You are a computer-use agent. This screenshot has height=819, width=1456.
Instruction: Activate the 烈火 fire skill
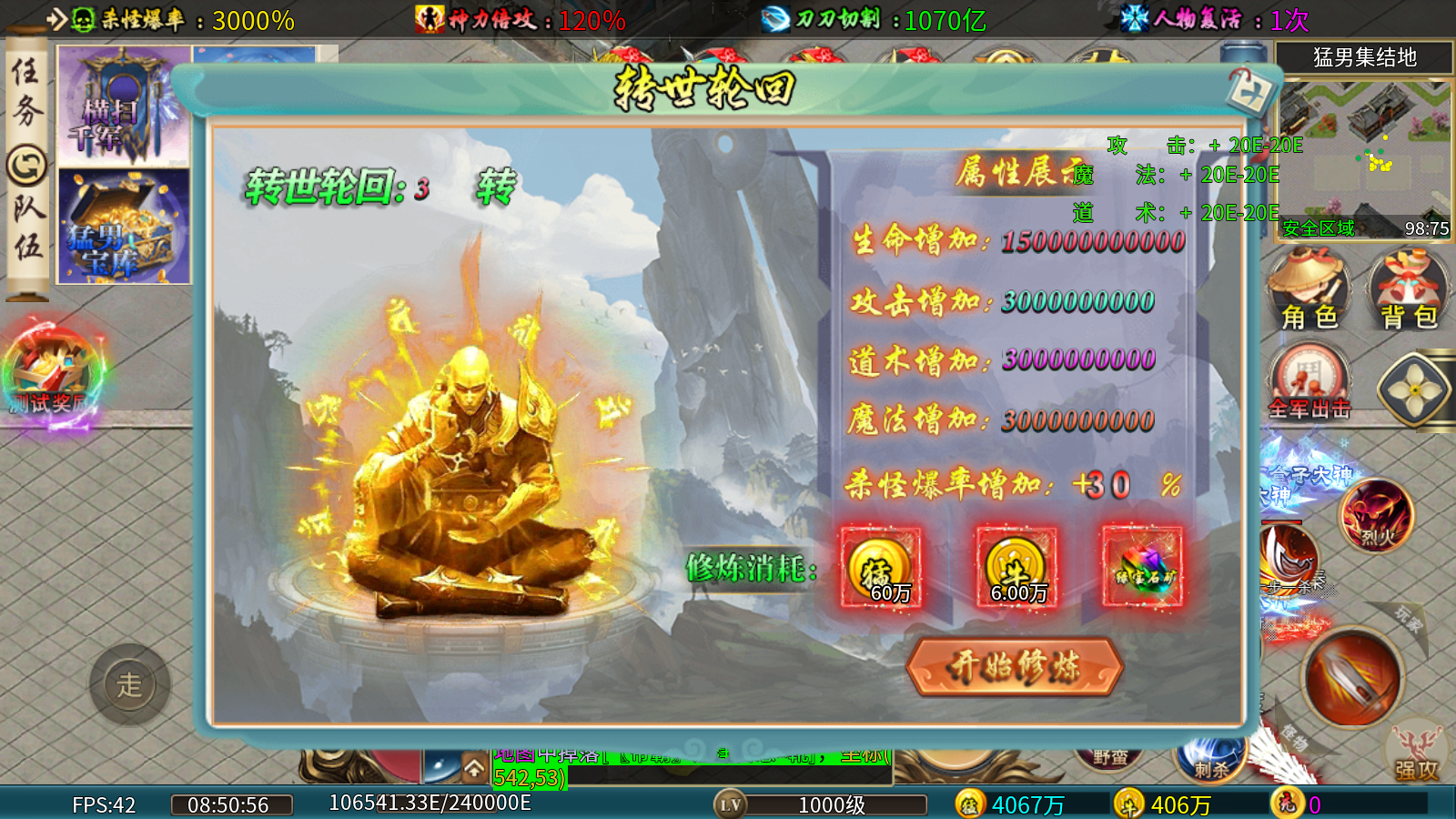(x=1376, y=516)
